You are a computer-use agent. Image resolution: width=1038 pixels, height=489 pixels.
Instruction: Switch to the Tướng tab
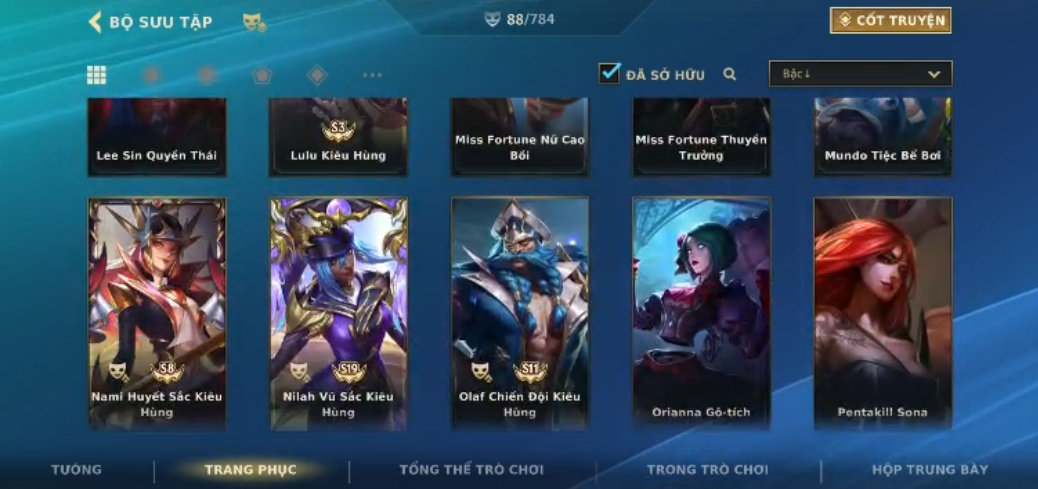click(x=77, y=470)
